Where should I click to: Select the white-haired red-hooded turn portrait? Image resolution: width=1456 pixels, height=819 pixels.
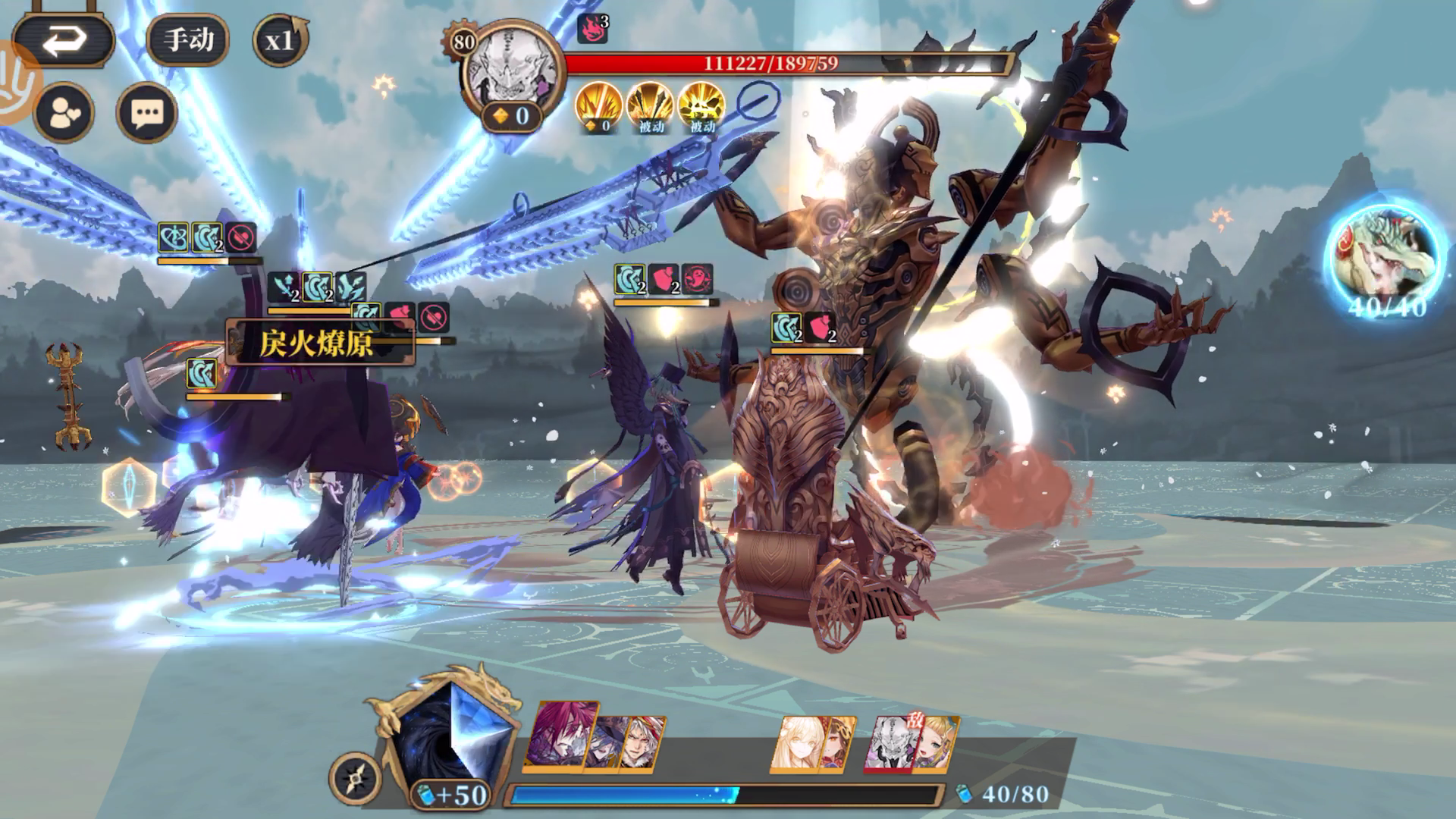(x=645, y=743)
